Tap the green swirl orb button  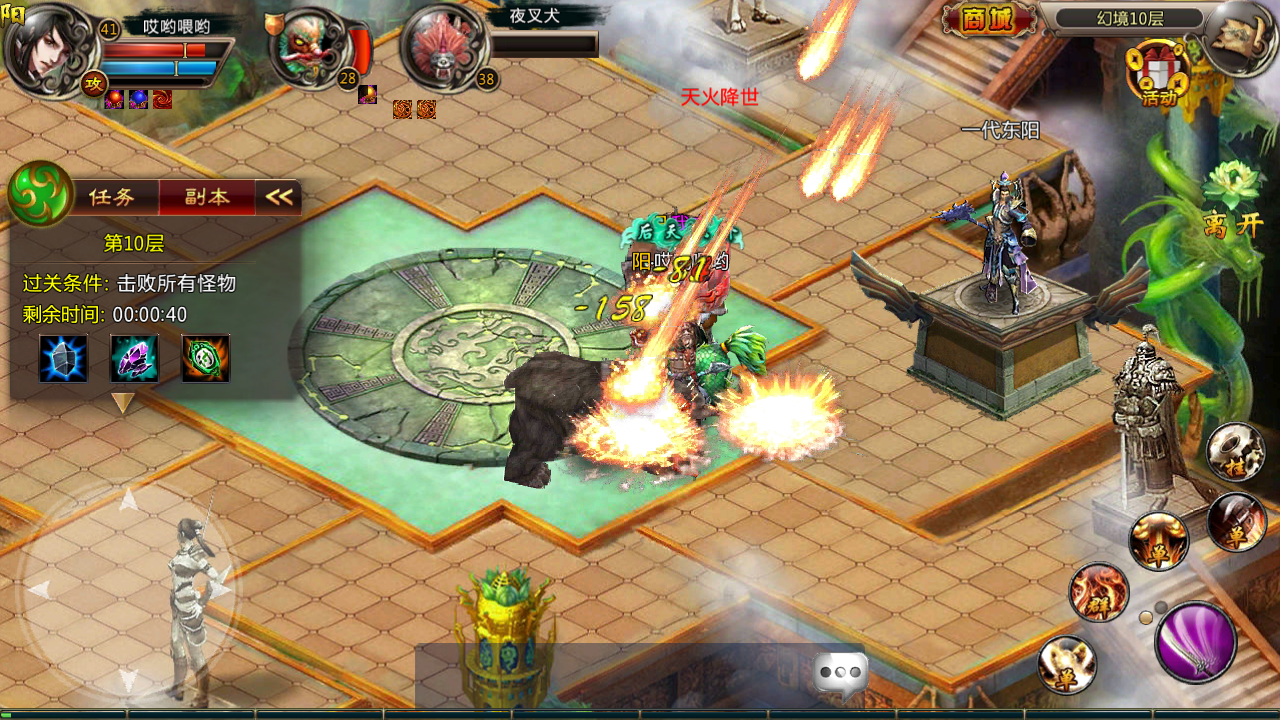point(41,193)
